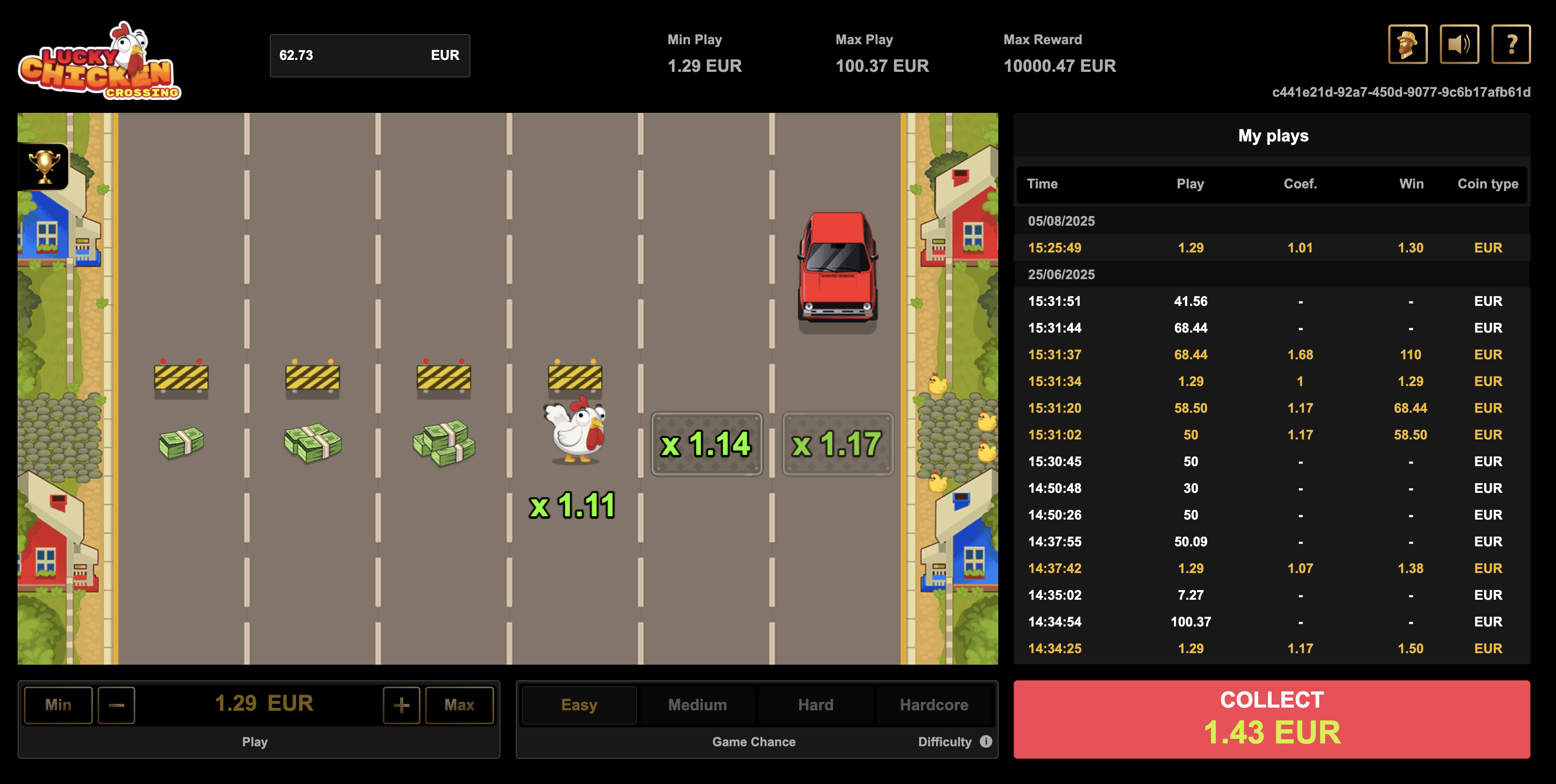Click the Difficulty info icon

(986, 742)
